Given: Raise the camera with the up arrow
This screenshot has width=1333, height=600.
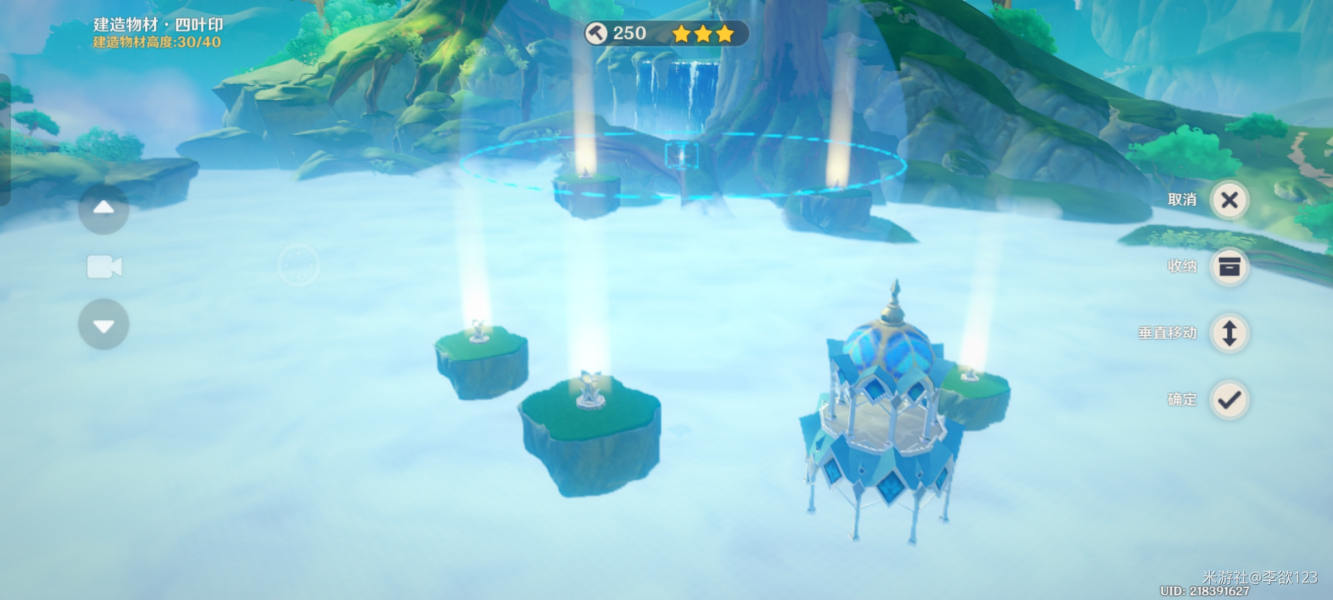Looking at the screenshot, I should click(104, 209).
